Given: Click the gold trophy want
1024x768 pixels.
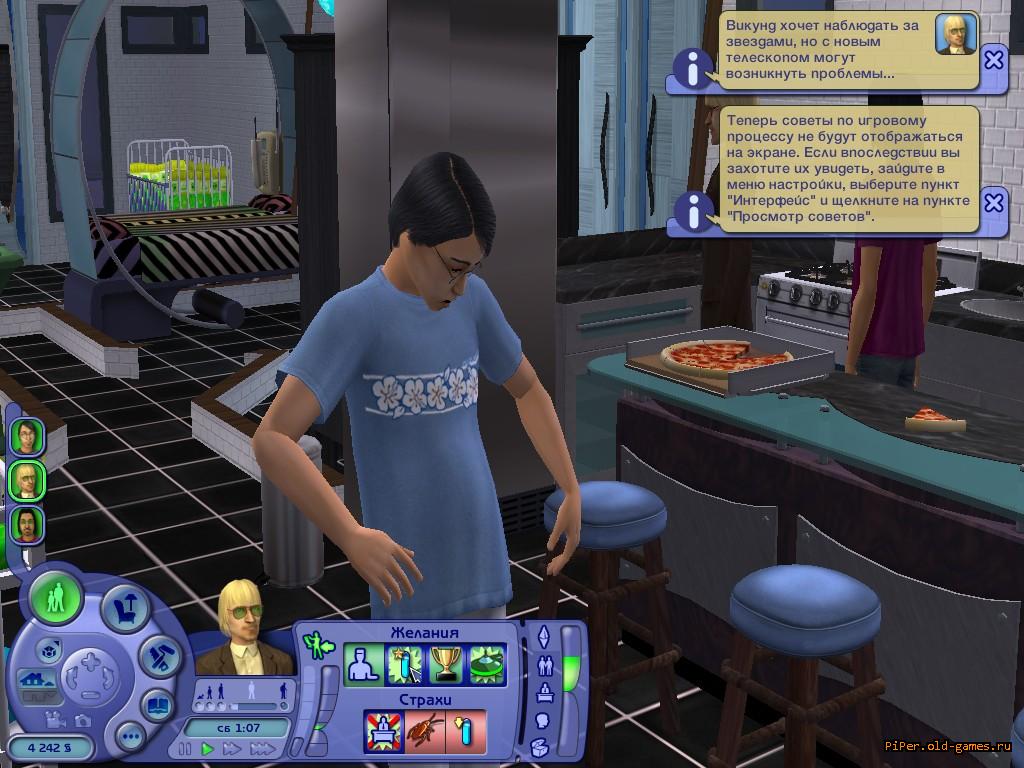Looking at the screenshot, I should coord(445,665).
